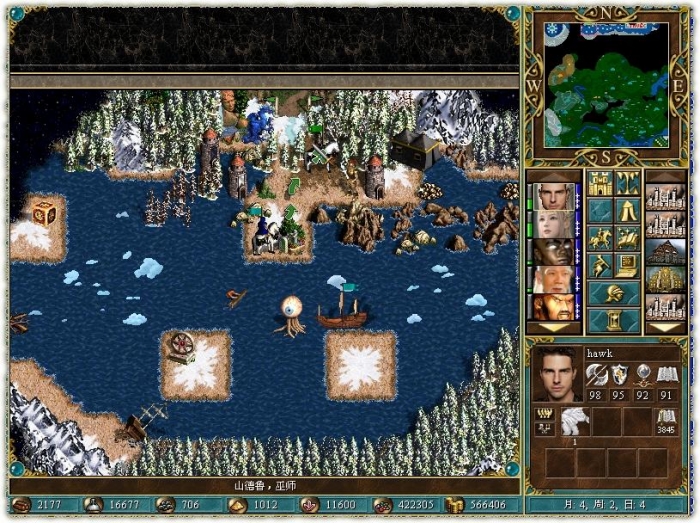700x523 pixels.
Task: Choose the bronze-masked hero portrait
Action: coord(554,251)
